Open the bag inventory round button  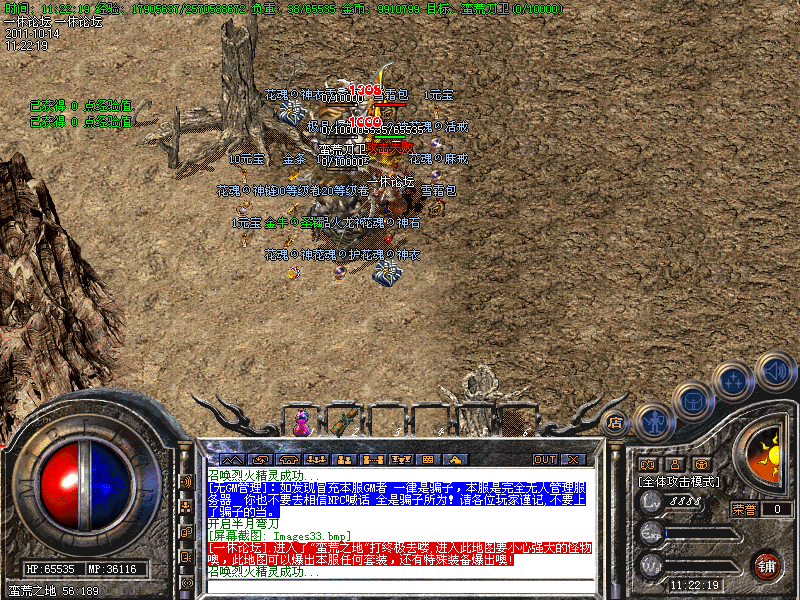(x=692, y=401)
